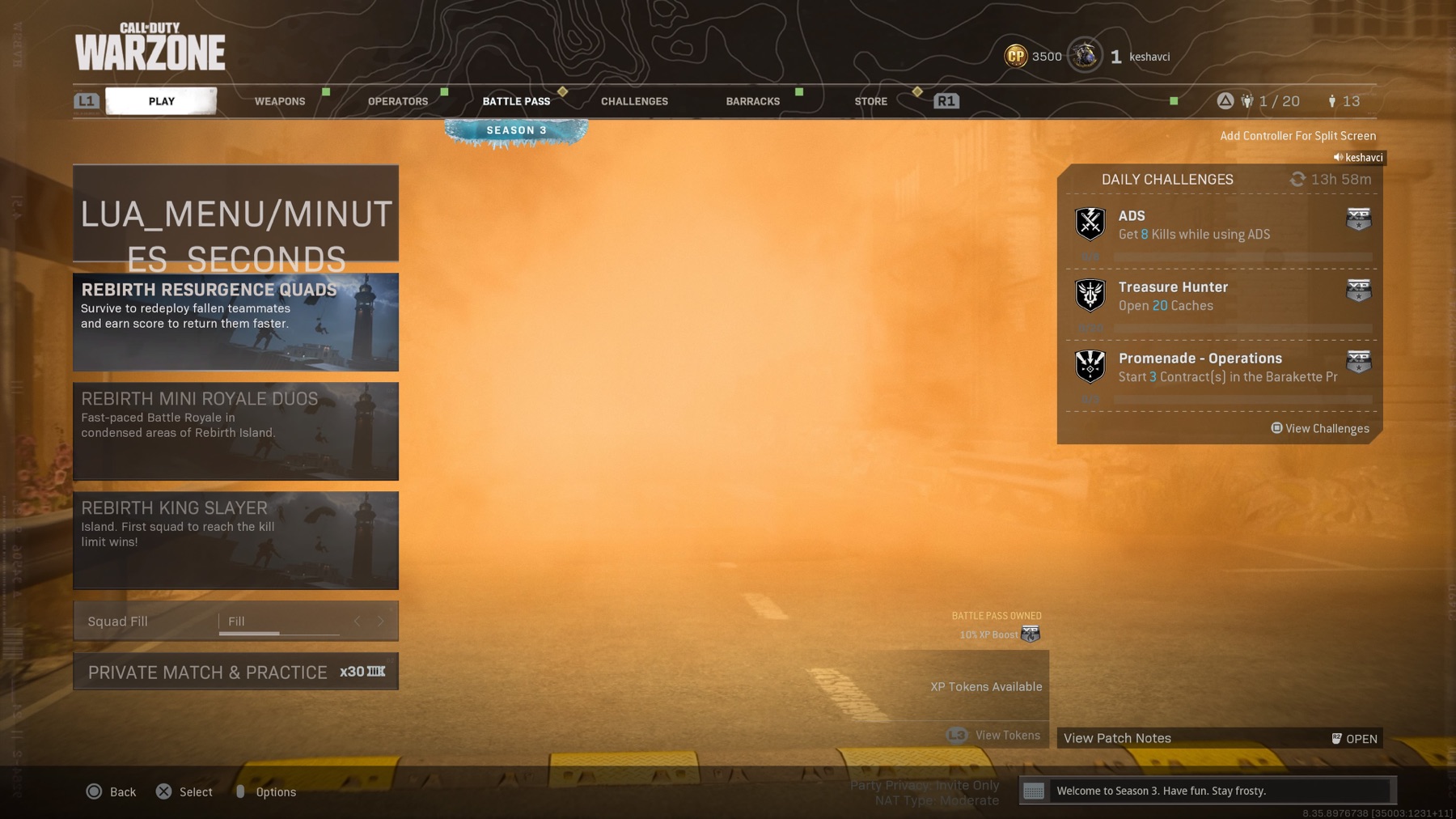Select the Rebirth King Slayer playlist card
The height and width of the screenshot is (819, 1456).
click(x=235, y=541)
